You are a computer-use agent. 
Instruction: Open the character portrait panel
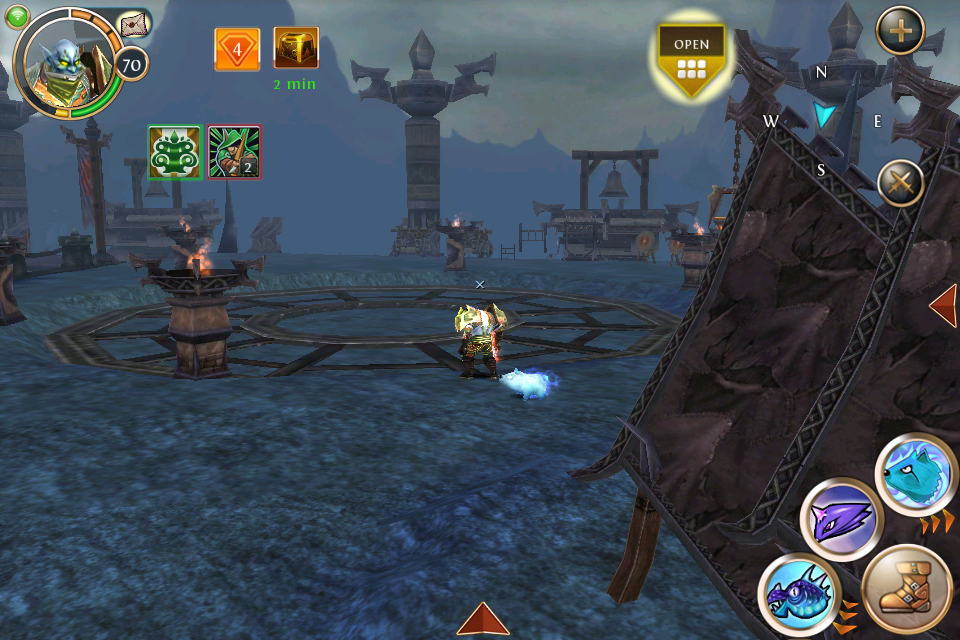[x=66, y=62]
